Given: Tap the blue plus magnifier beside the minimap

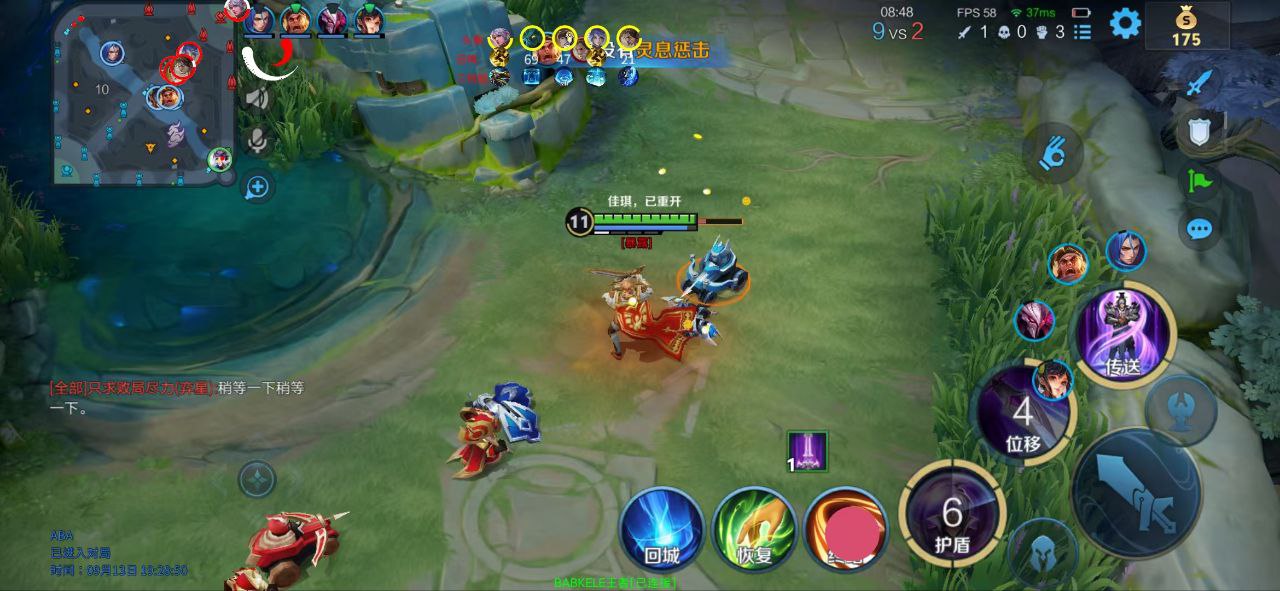Looking at the screenshot, I should pyautogui.click(x=258, y=187).
